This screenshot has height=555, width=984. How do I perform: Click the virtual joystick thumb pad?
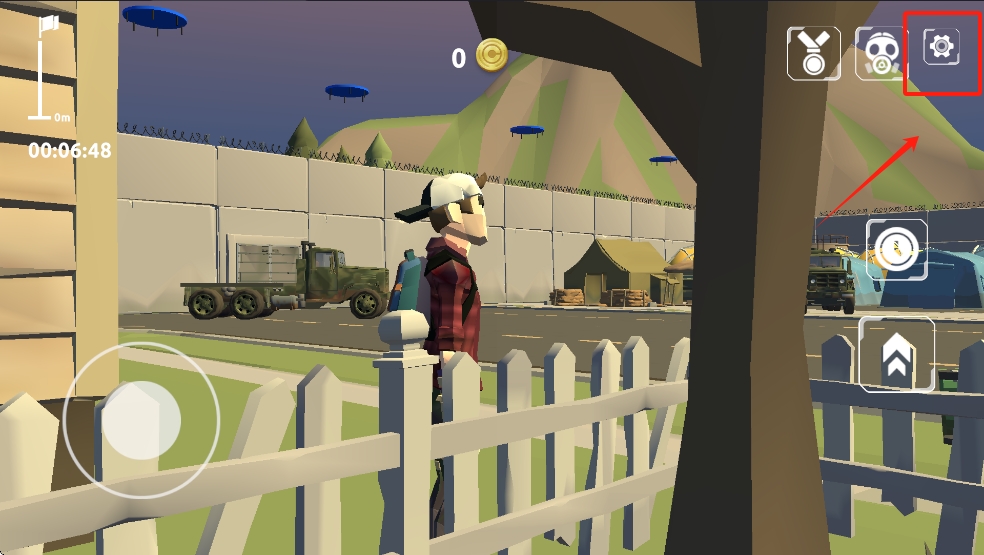[x=141, y=419]
